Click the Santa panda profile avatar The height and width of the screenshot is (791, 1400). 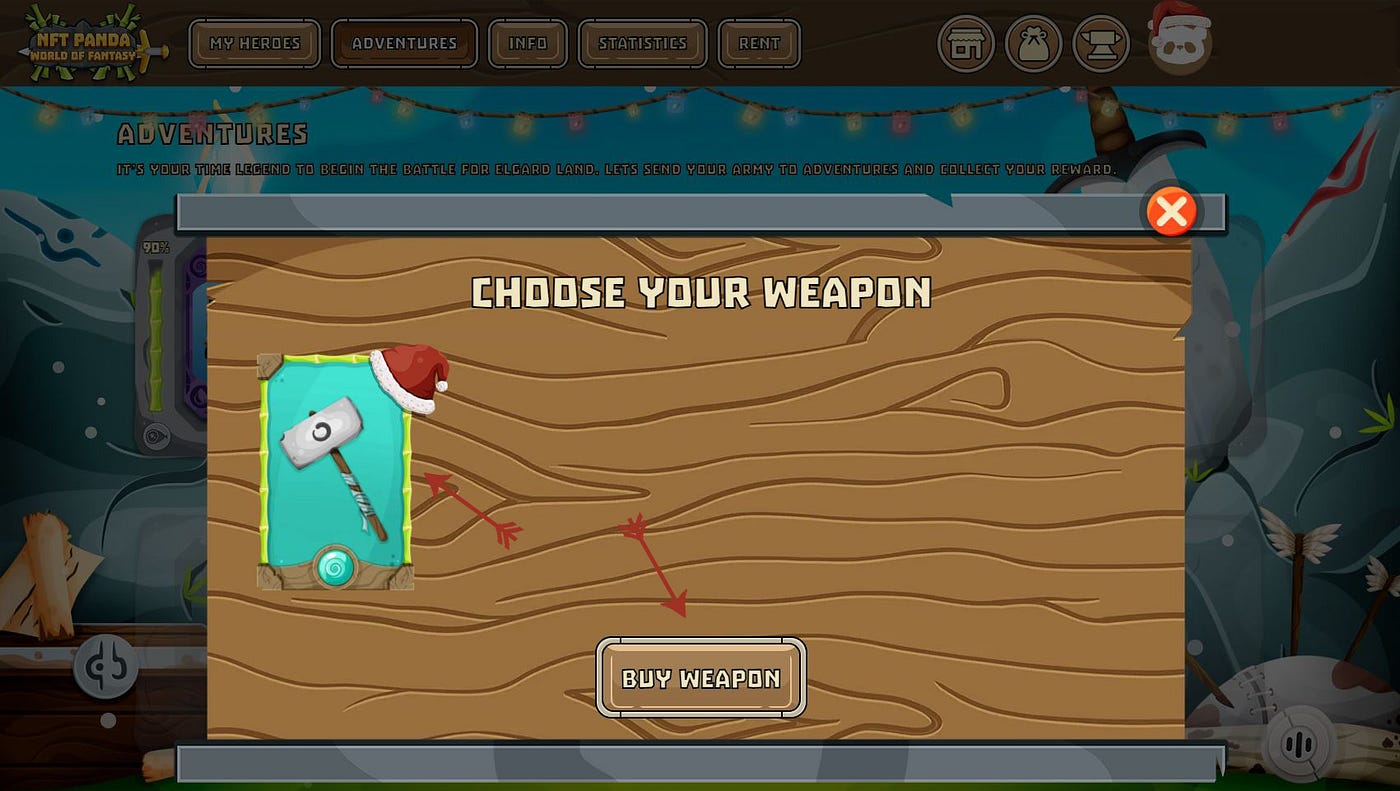pos(1179,40)
